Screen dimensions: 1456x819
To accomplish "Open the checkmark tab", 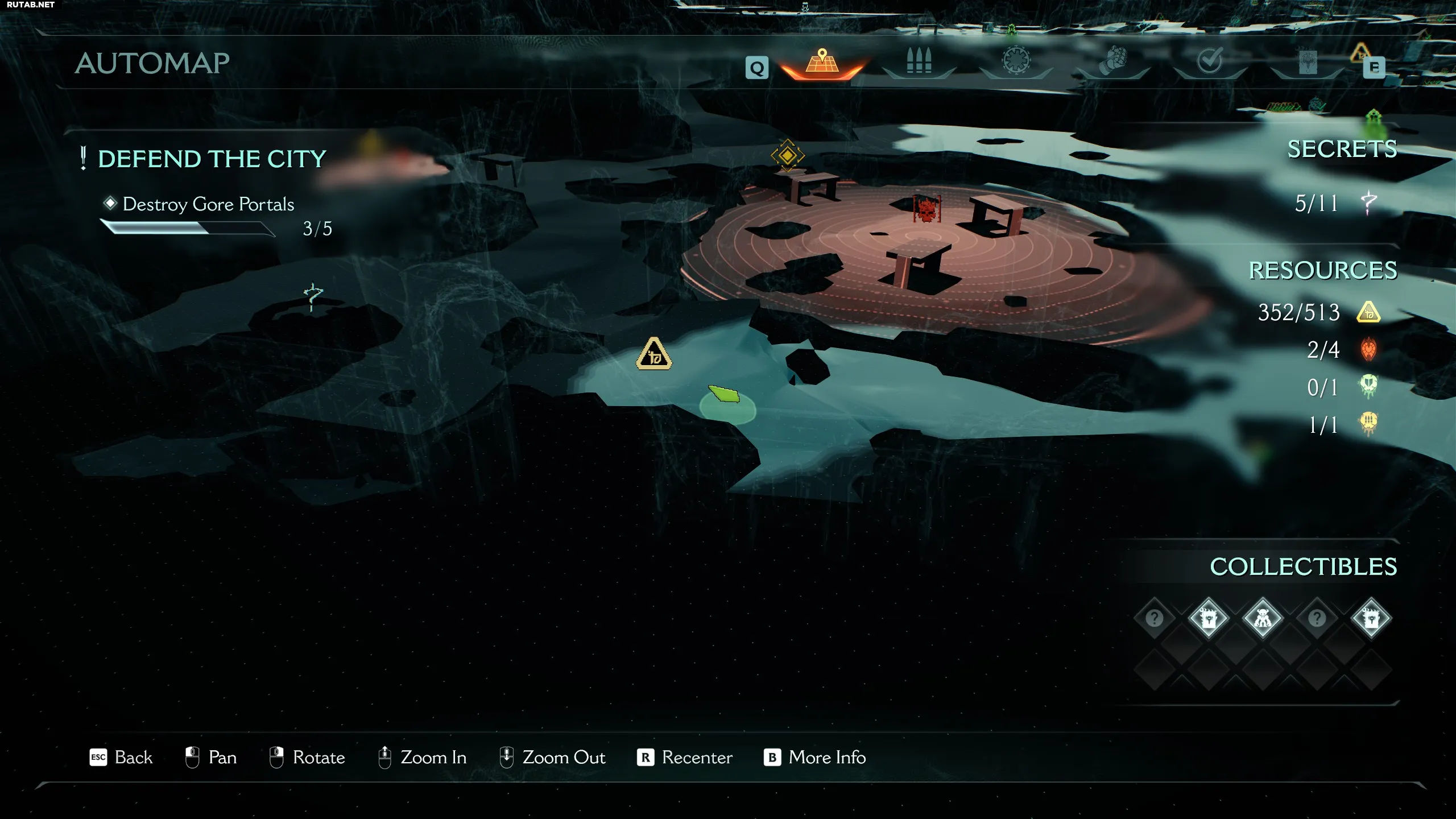I will click(x=1209, y=61).
